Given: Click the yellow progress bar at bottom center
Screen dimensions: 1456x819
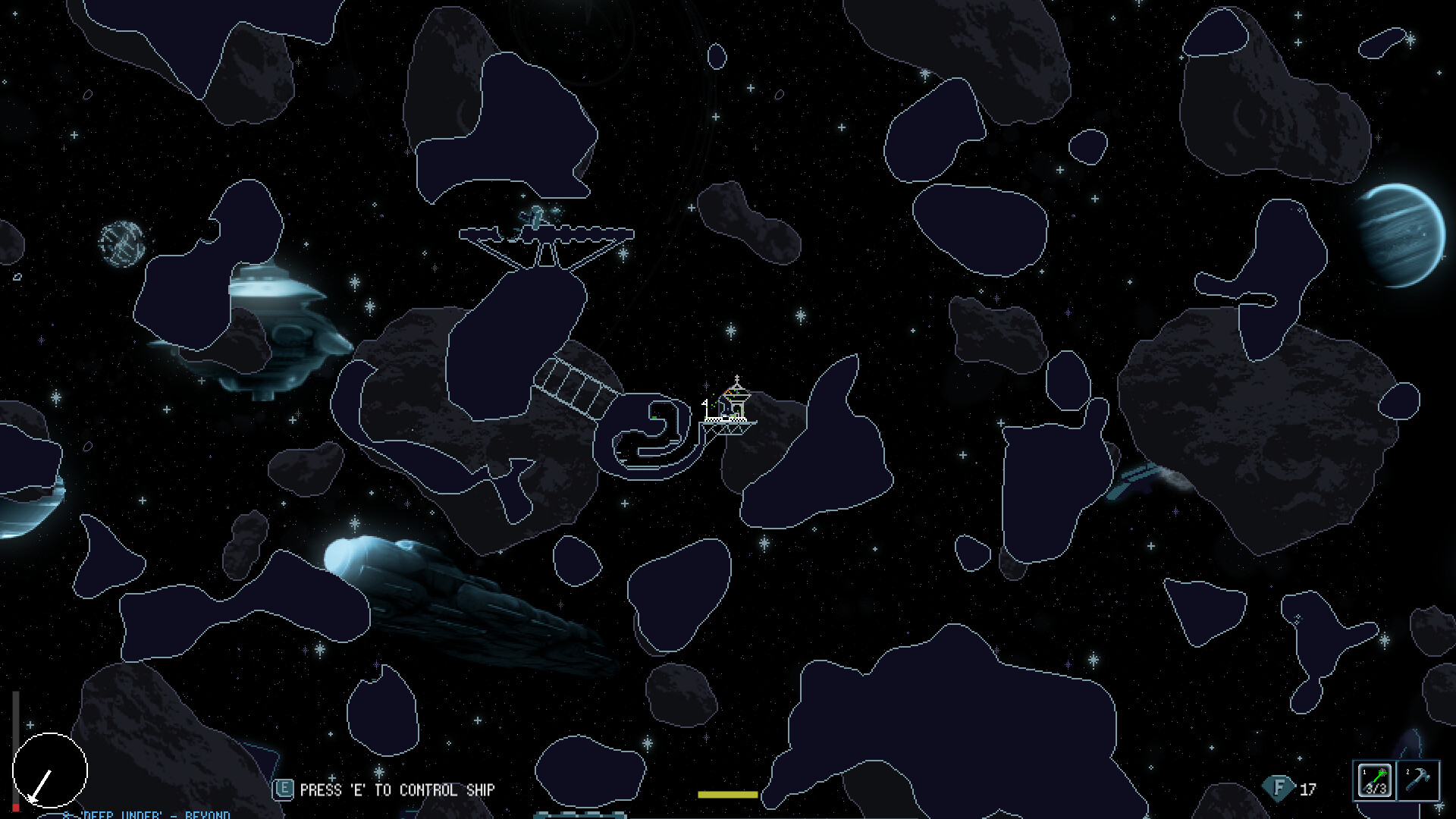Looking at the screenshot, I should (728, 795).
